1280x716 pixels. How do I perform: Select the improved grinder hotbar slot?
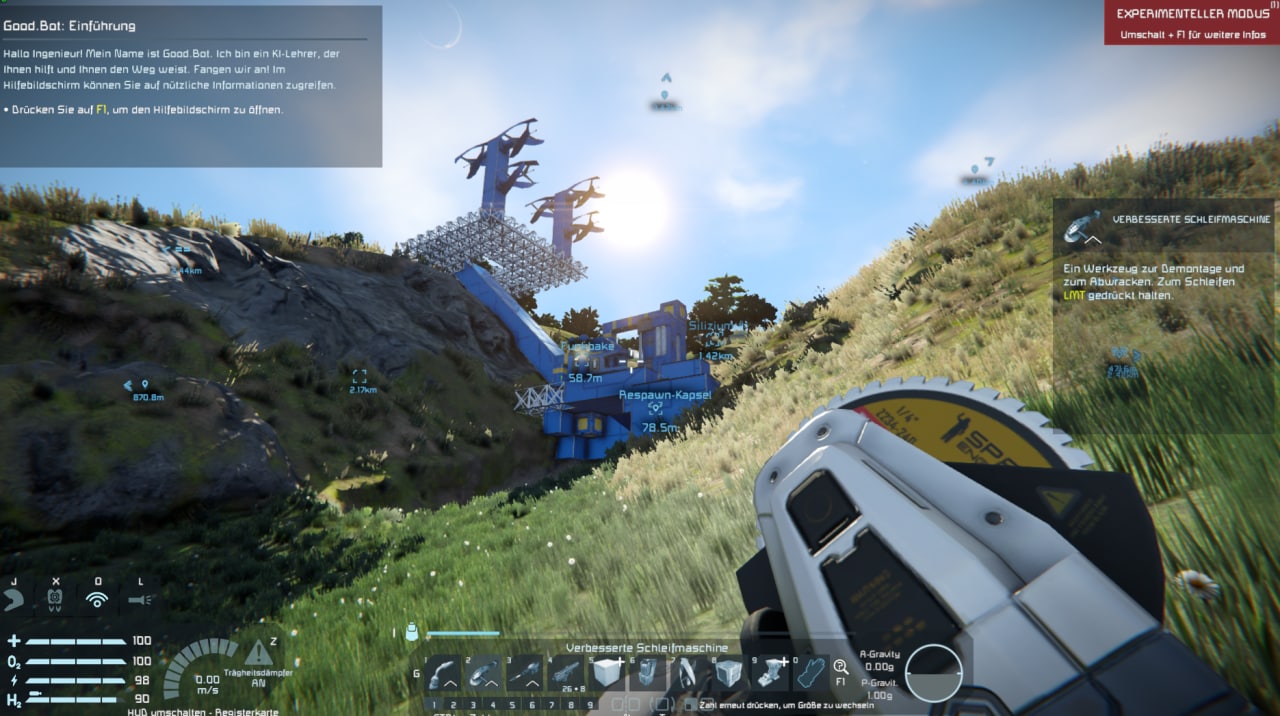point(485,673)
